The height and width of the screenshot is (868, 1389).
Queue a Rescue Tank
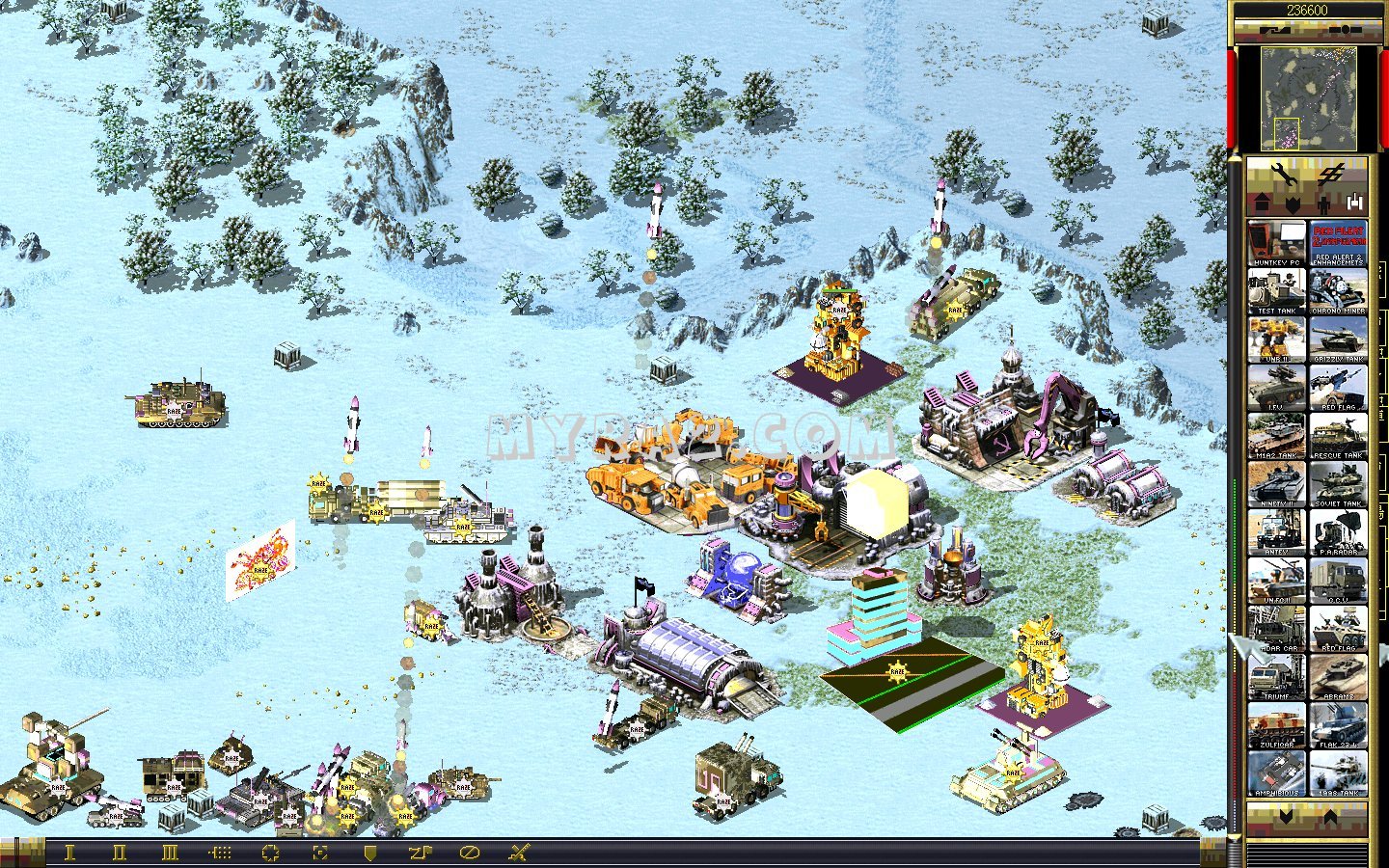1338,436
